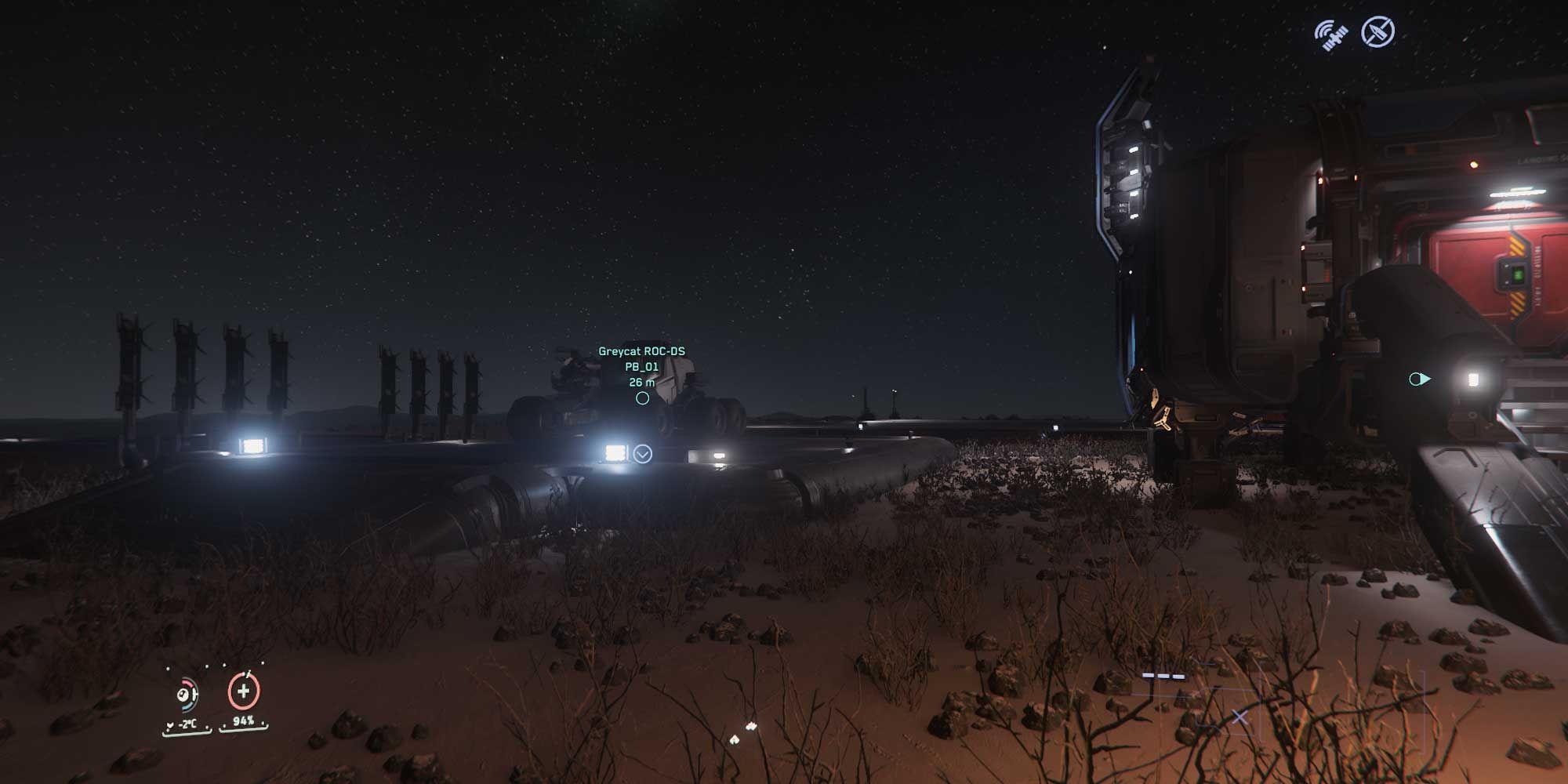This screenshot has width=1568, height=784.
Task: Select the crossed-out navigation marker icon top-right
Action: pyautogui.click(x=1378, y=31)
